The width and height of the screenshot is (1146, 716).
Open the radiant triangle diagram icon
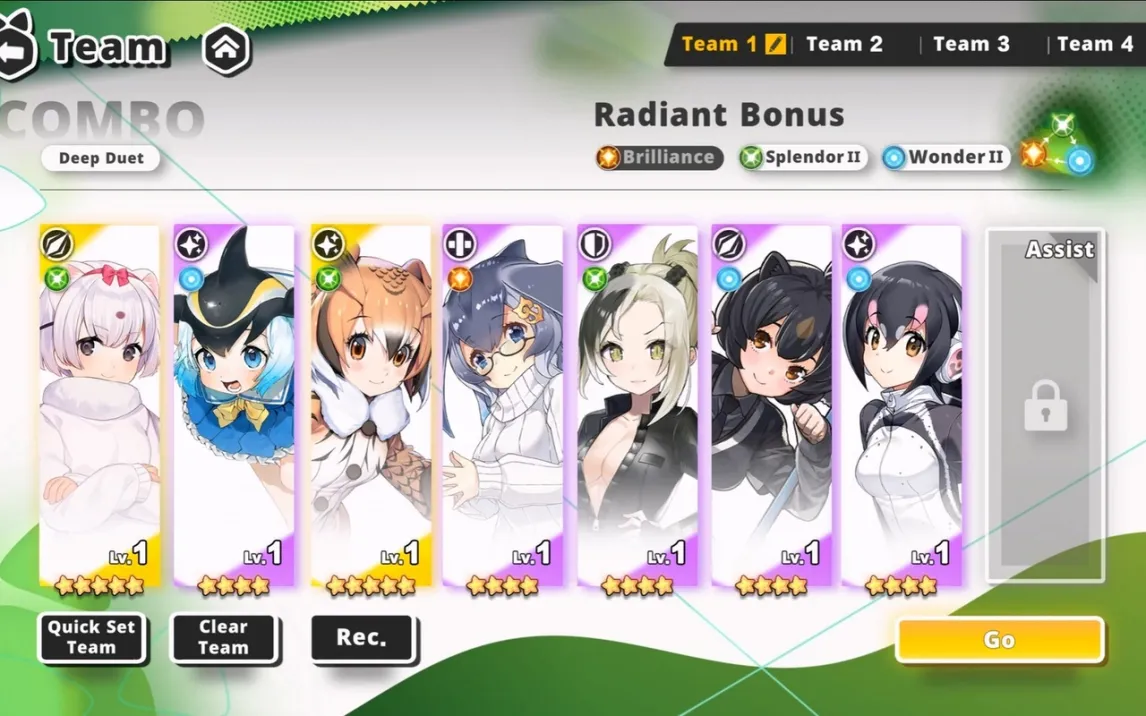tap(1060, 145)
